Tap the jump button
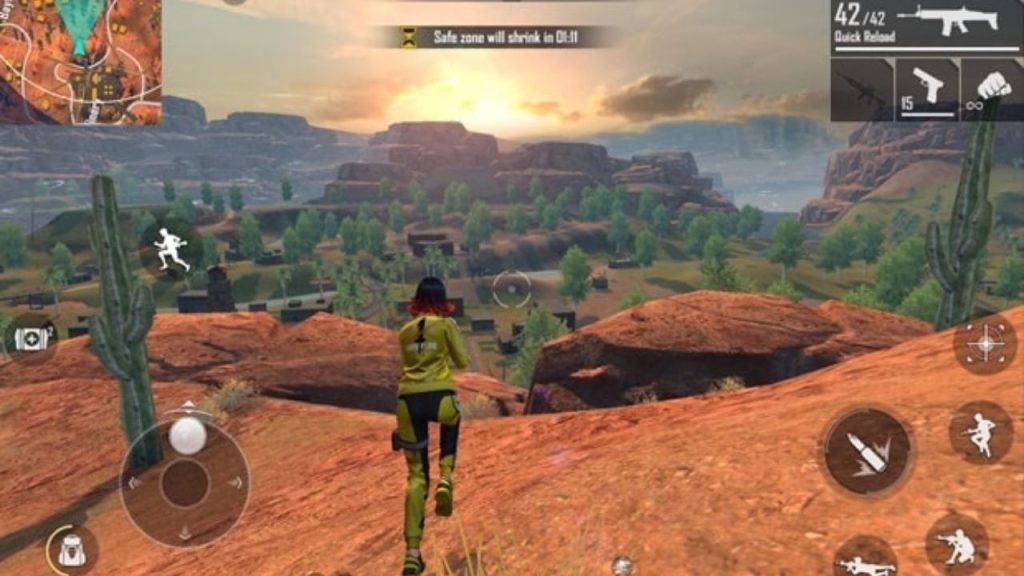1024x576 pixels. (x=979, y=433)
